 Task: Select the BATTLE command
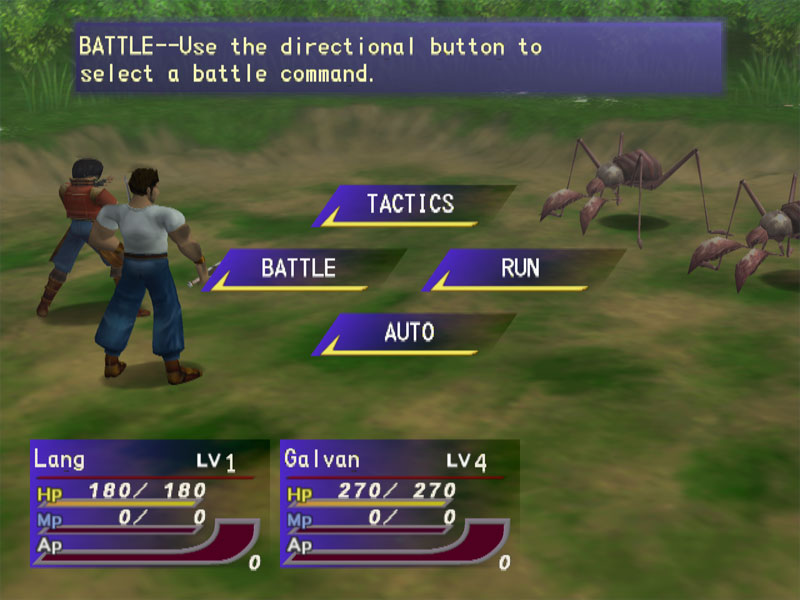click(299, 268)
